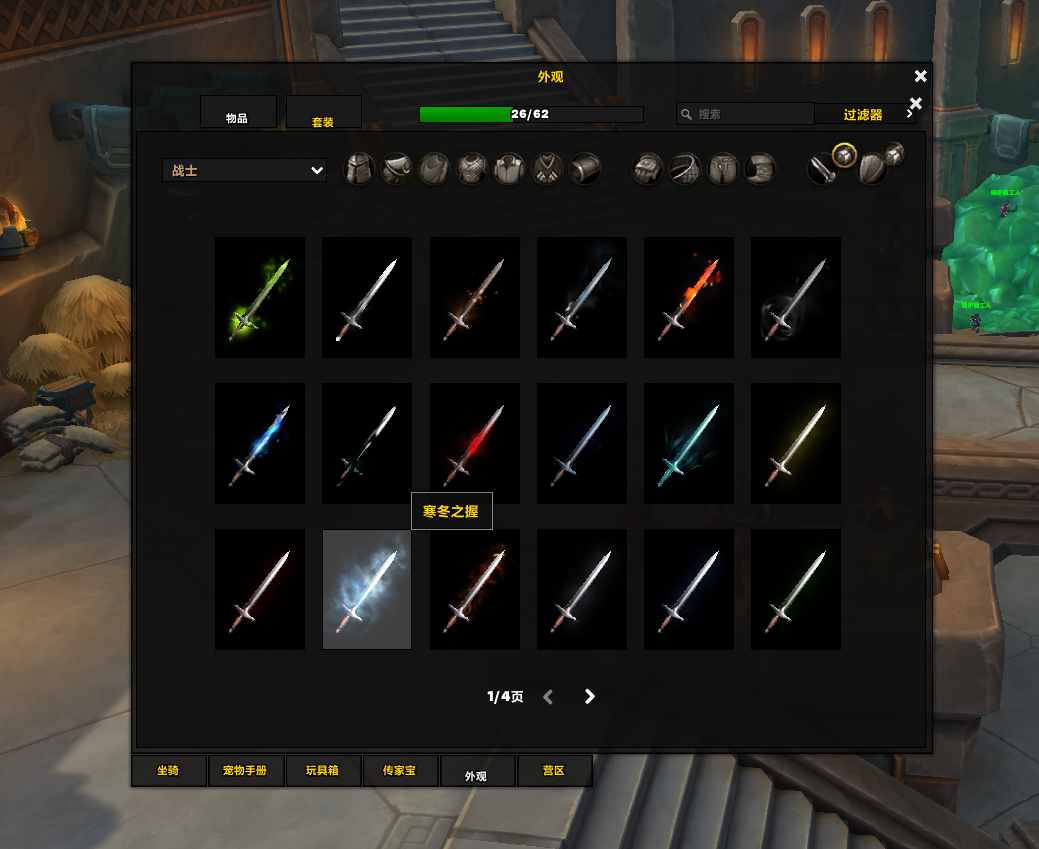Select the gloves slot icon
This screenshot has height=849, width=1039.
tap(647, 170)
